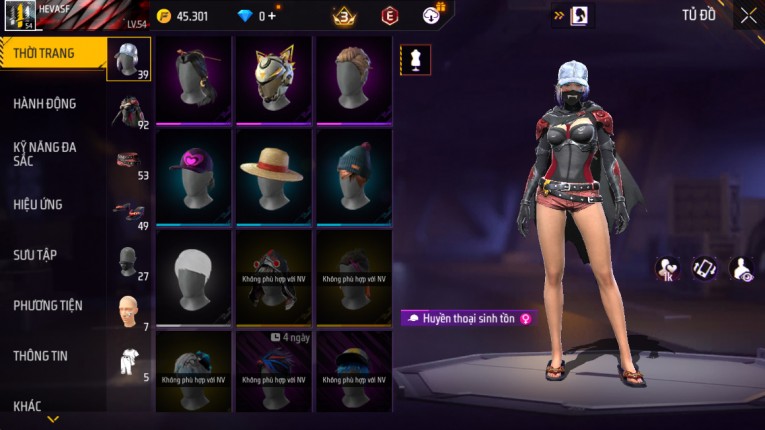The width and height of the screenshot is (765, 430).
Task: Toggle the character visibility eye icon
Action: [742, 268]
